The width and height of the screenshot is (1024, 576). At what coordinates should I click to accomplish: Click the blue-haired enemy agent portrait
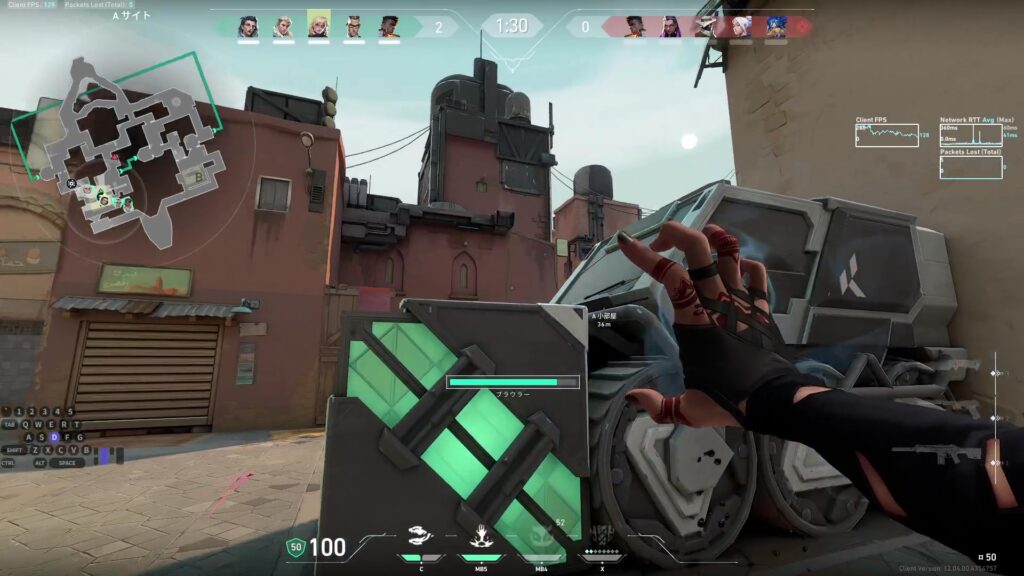click(x=776, y=26)
